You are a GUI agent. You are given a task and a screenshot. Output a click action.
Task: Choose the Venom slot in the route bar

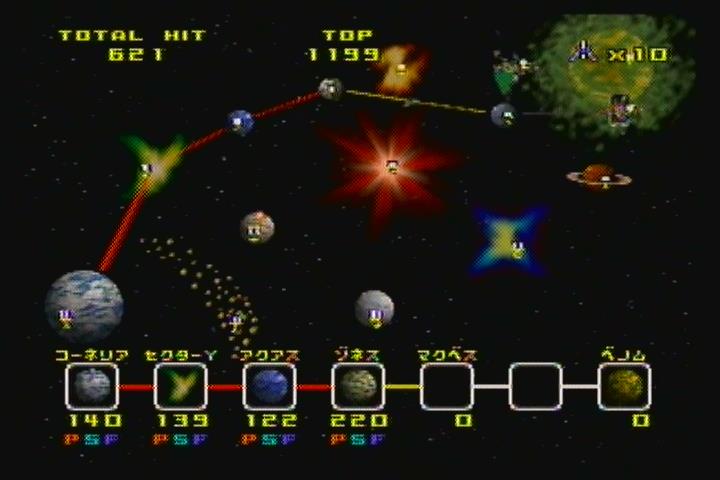tap(624, 387)
